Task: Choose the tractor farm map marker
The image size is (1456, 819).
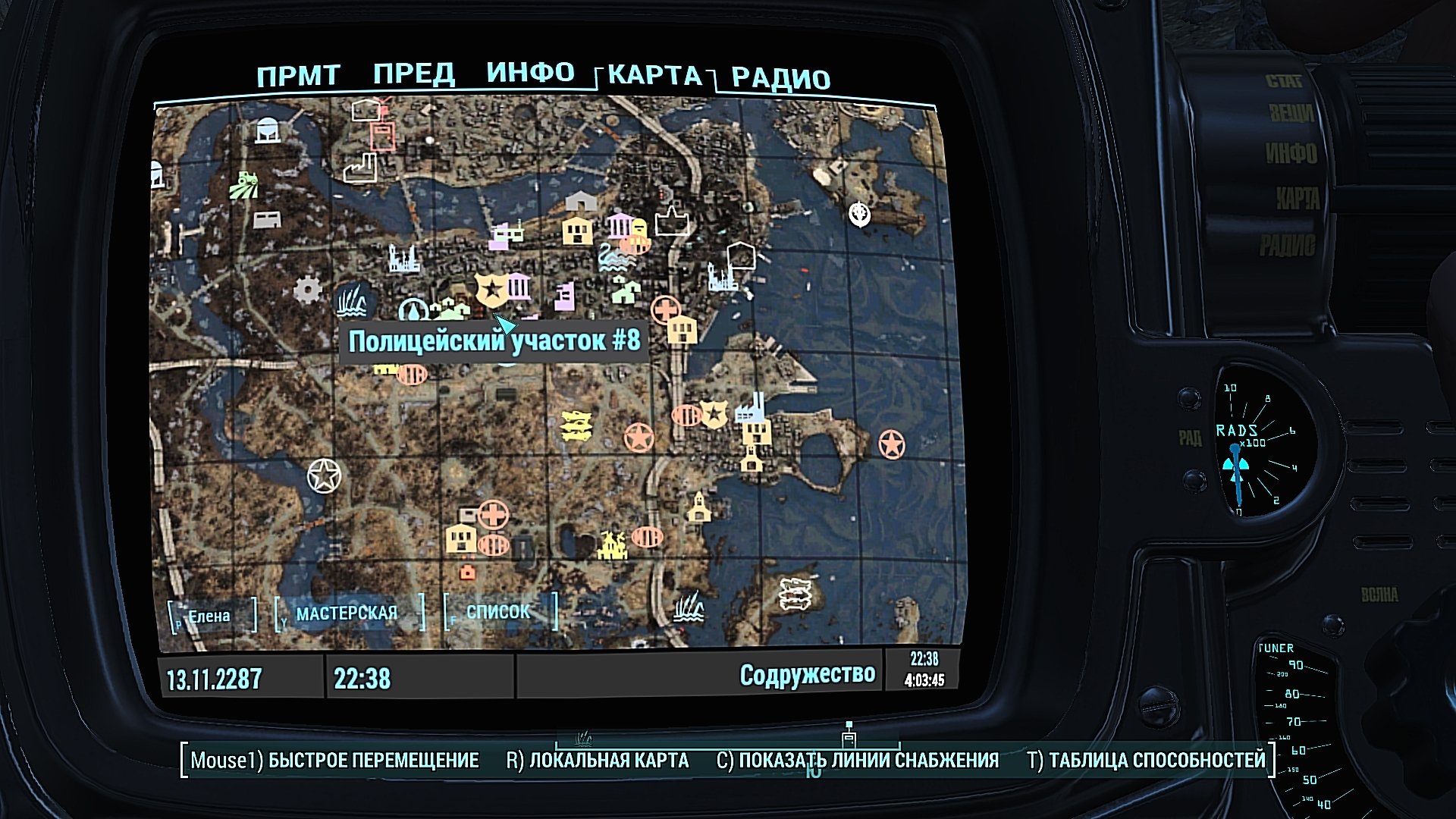Action: (x=244, y=184)
